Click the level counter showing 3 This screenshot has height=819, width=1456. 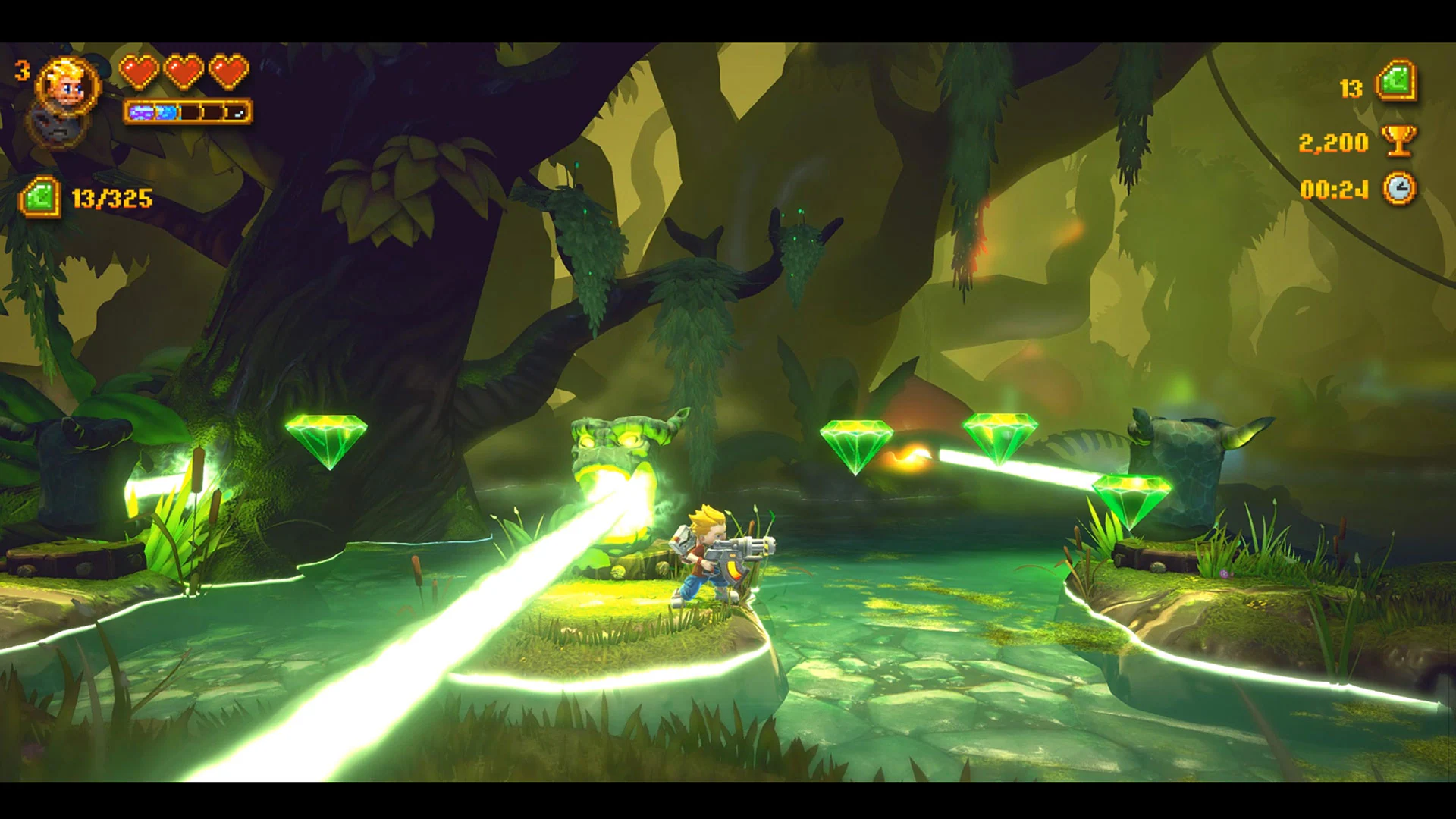coord(21,71)
